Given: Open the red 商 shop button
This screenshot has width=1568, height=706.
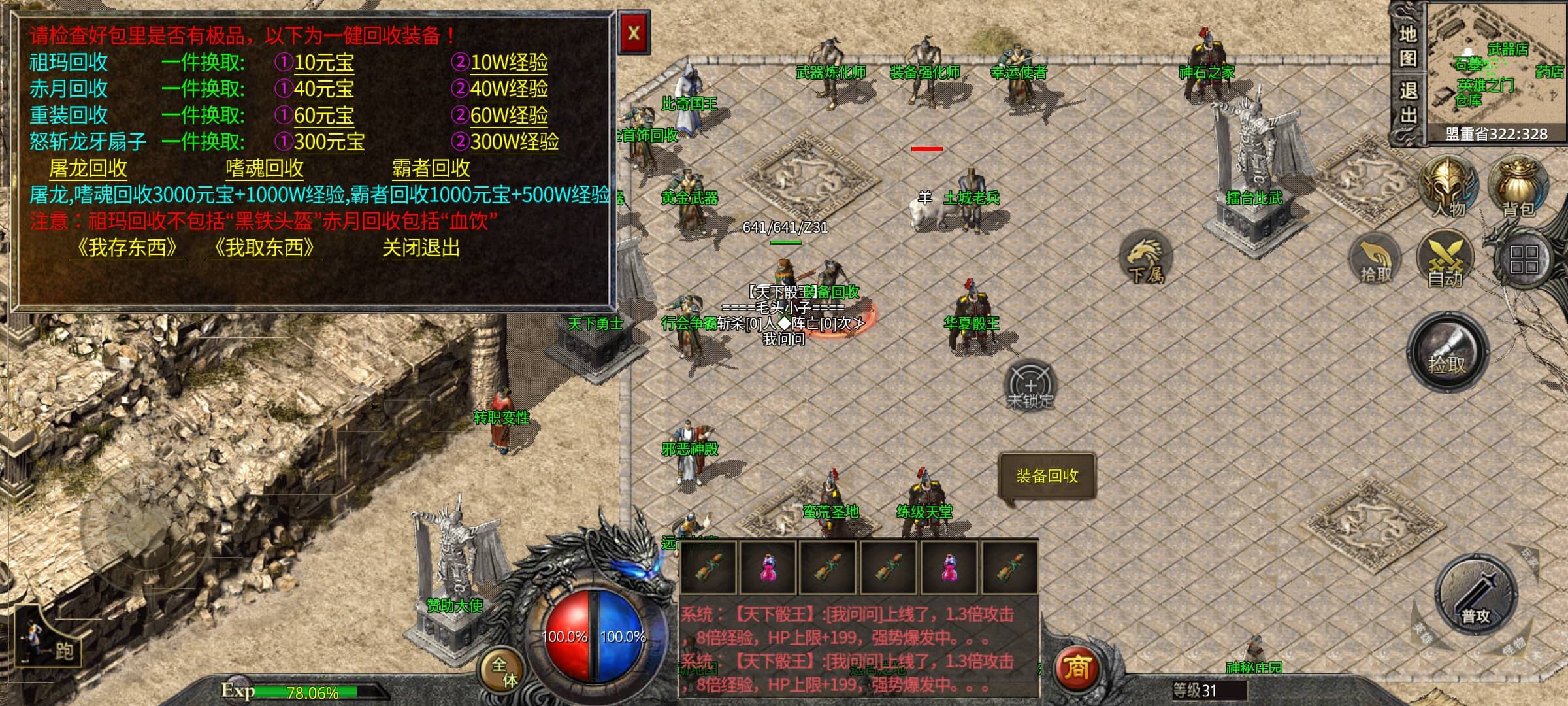Looking at the screenshot, I should tap(1077, 668).
